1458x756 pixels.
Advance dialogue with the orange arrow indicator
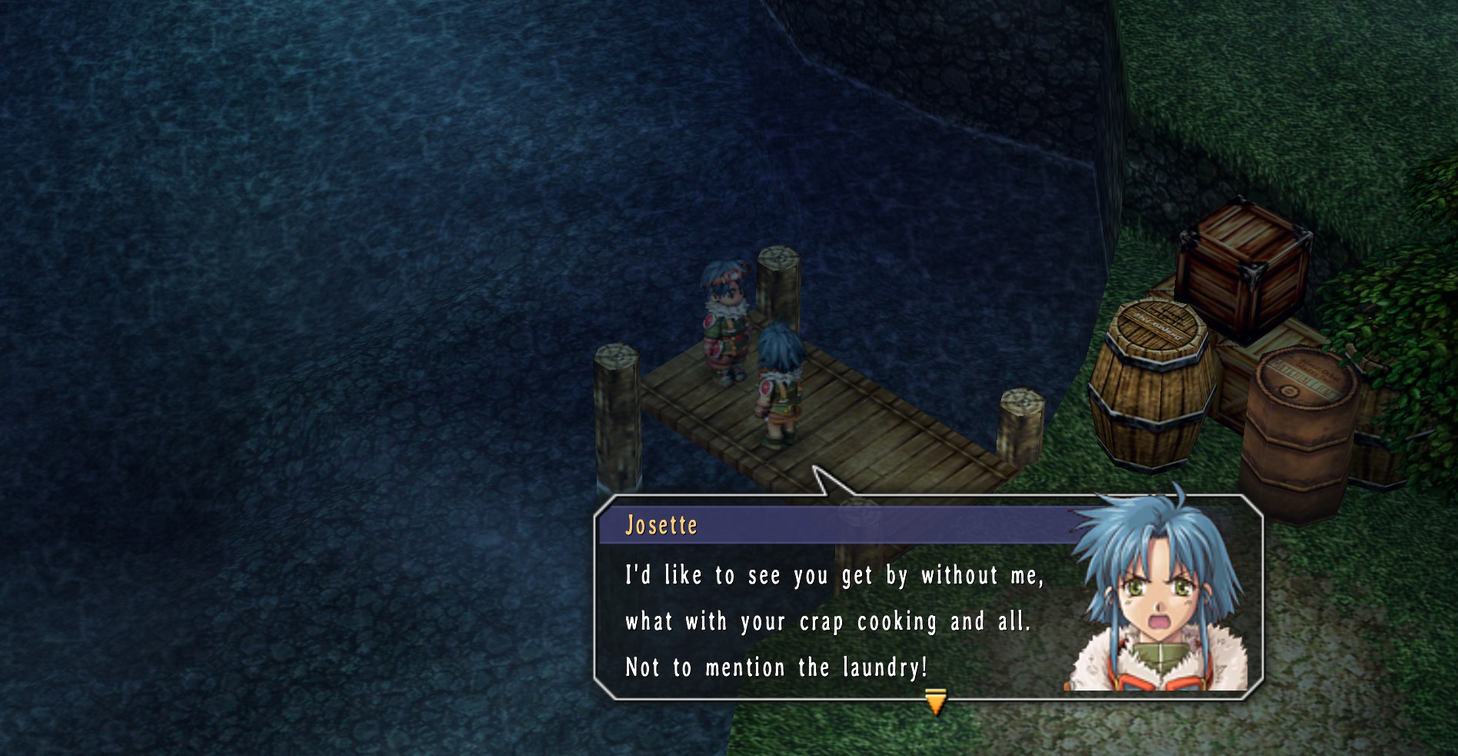coord(935,702)
